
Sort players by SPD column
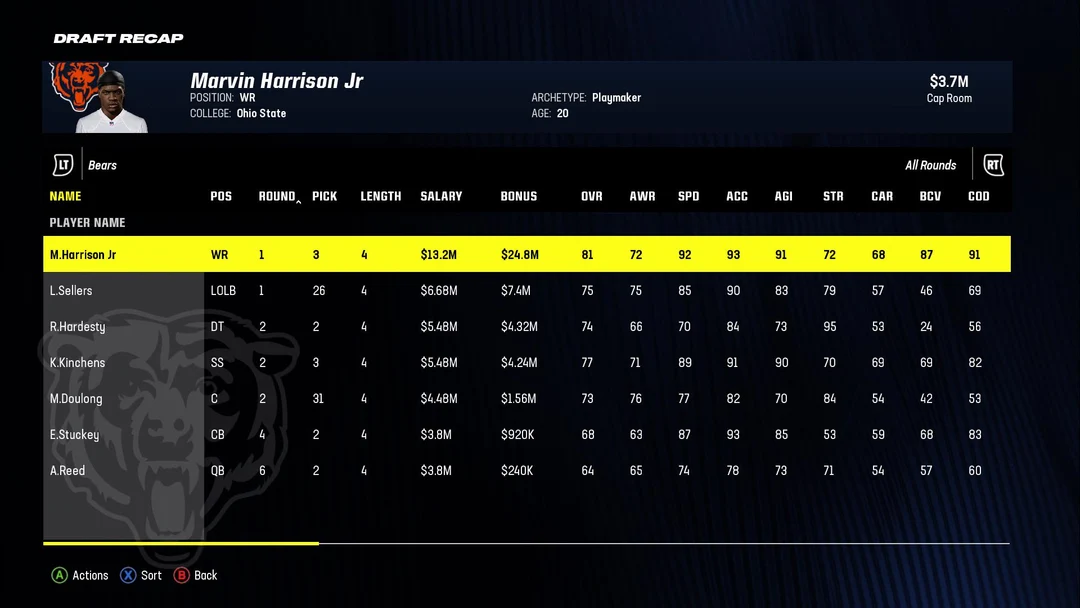coord(688,196)
